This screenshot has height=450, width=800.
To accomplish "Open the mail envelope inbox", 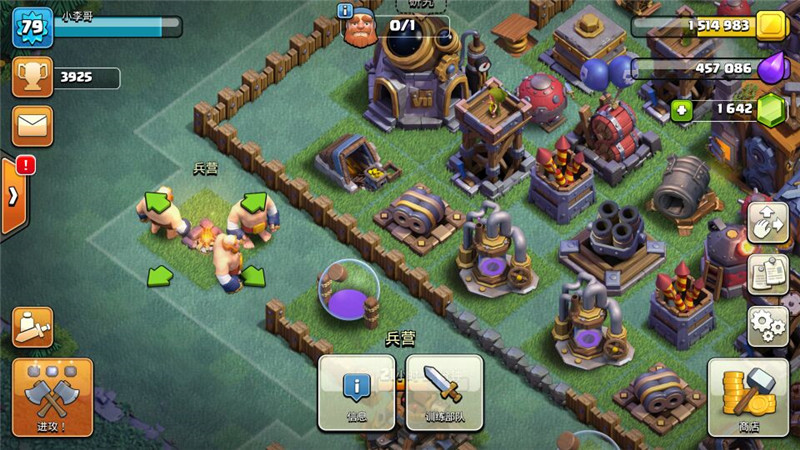I will coord(32,126).
